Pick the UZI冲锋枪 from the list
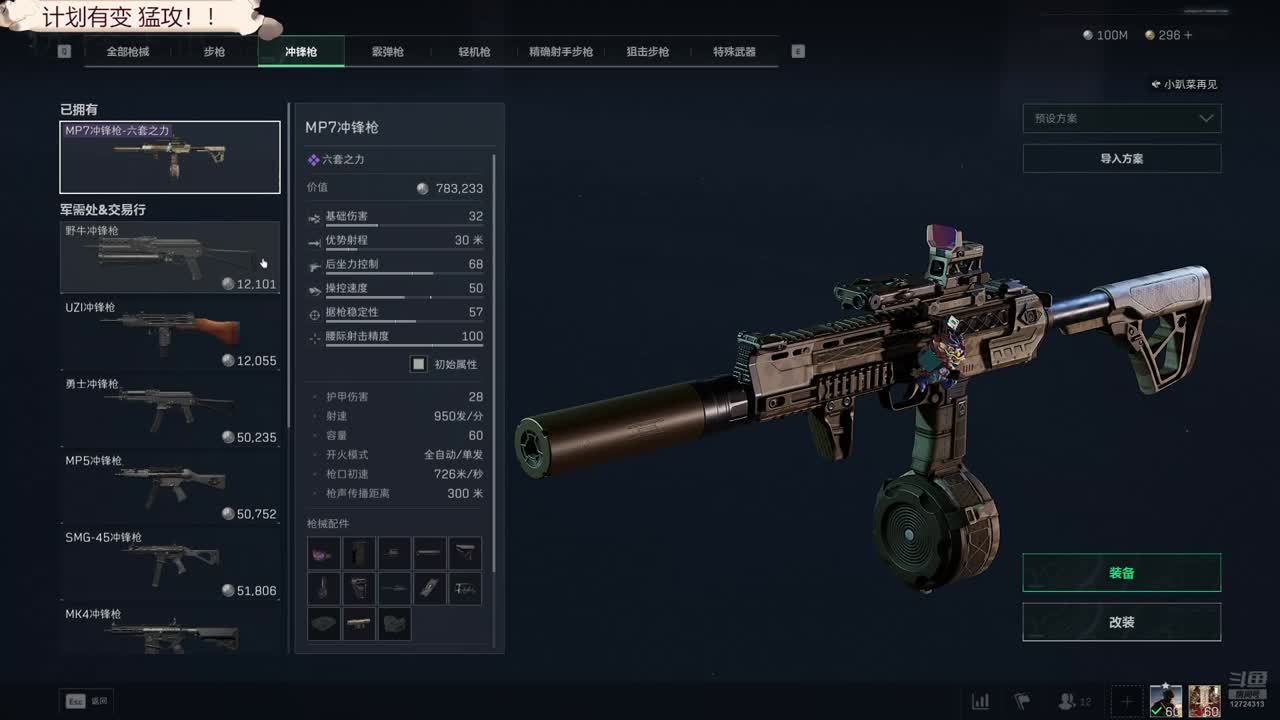The width and height of the screenshot is (1280, 720). point(170,334)
